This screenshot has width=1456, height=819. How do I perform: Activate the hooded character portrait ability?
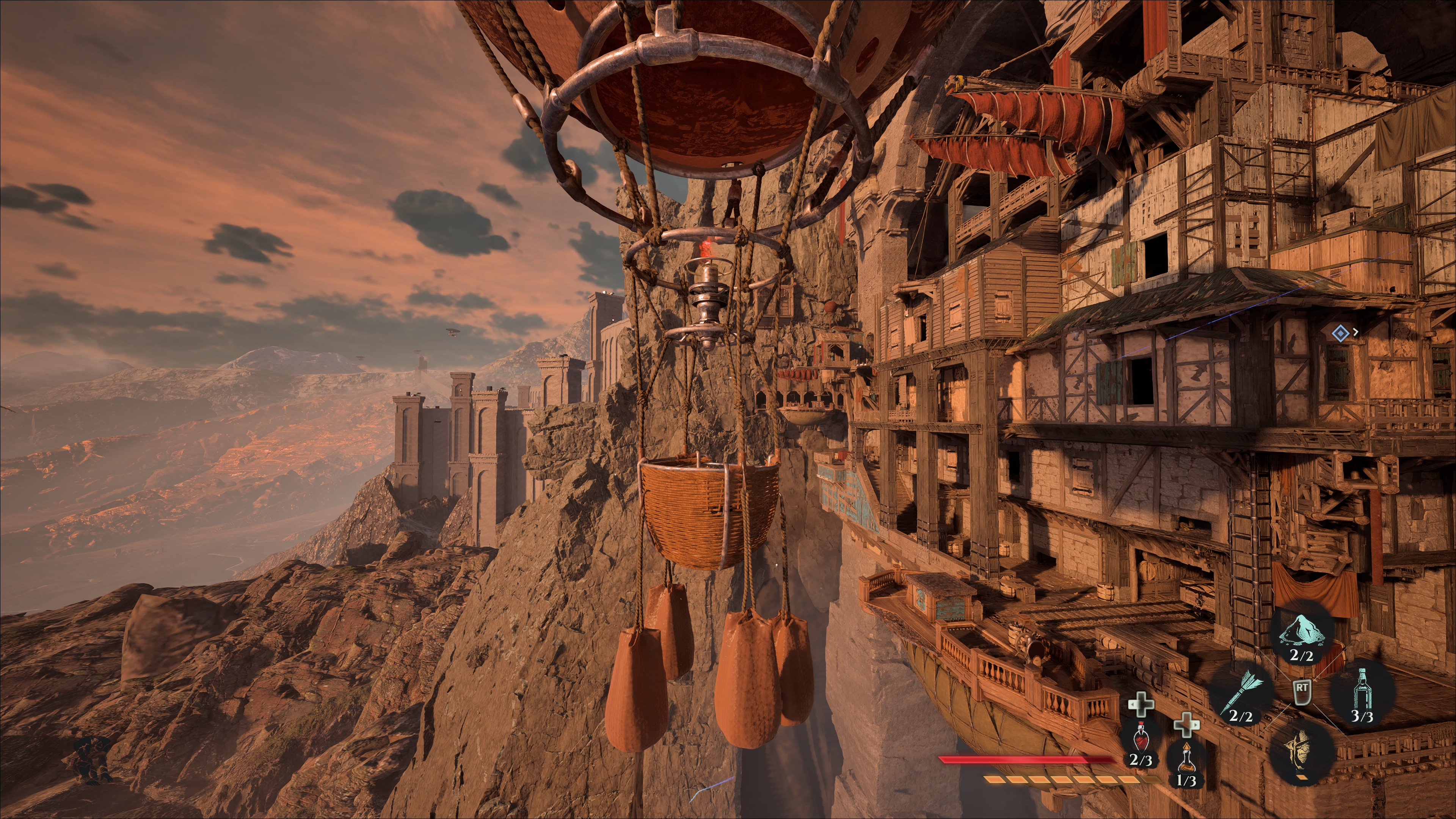coord(1302,751)
